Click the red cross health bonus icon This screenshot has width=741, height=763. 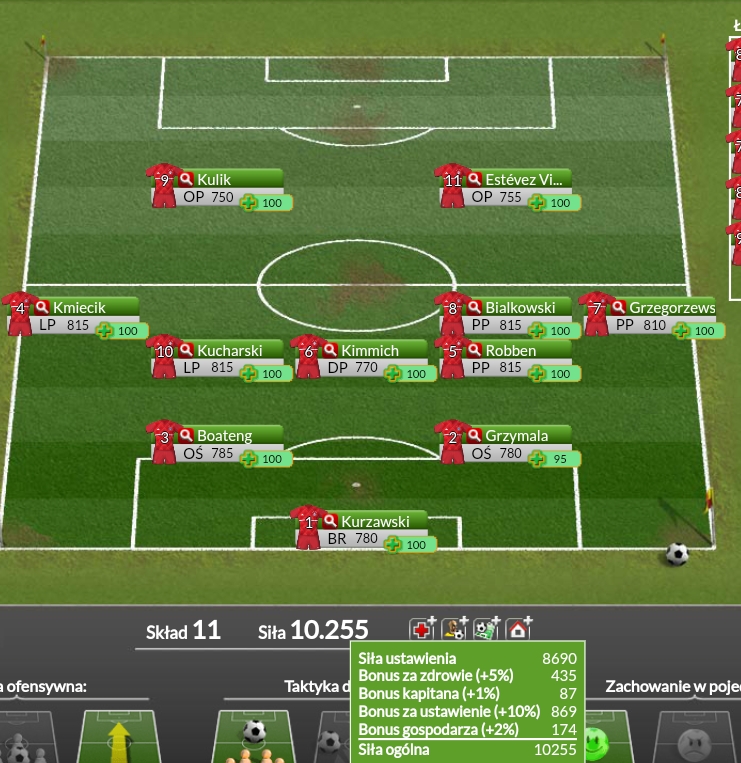click(x=422, y=629)
